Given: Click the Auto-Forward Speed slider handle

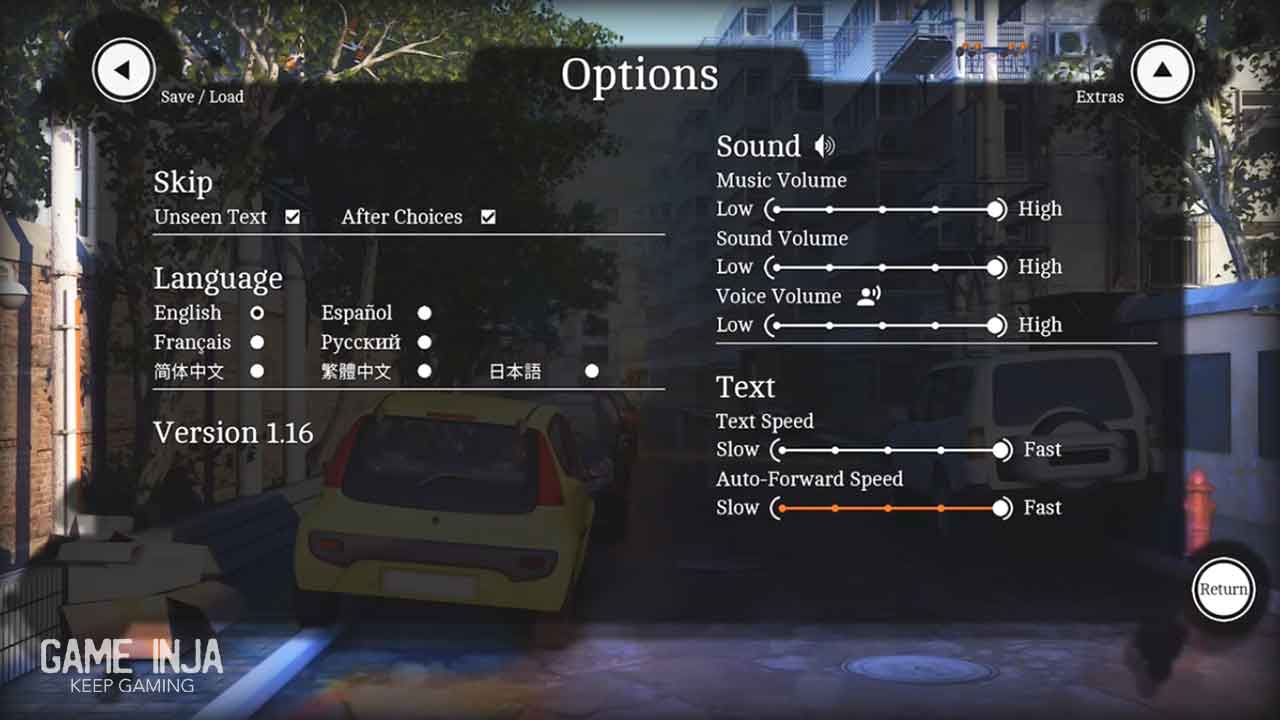Looking at the screenshot, I should [1001, 508].
